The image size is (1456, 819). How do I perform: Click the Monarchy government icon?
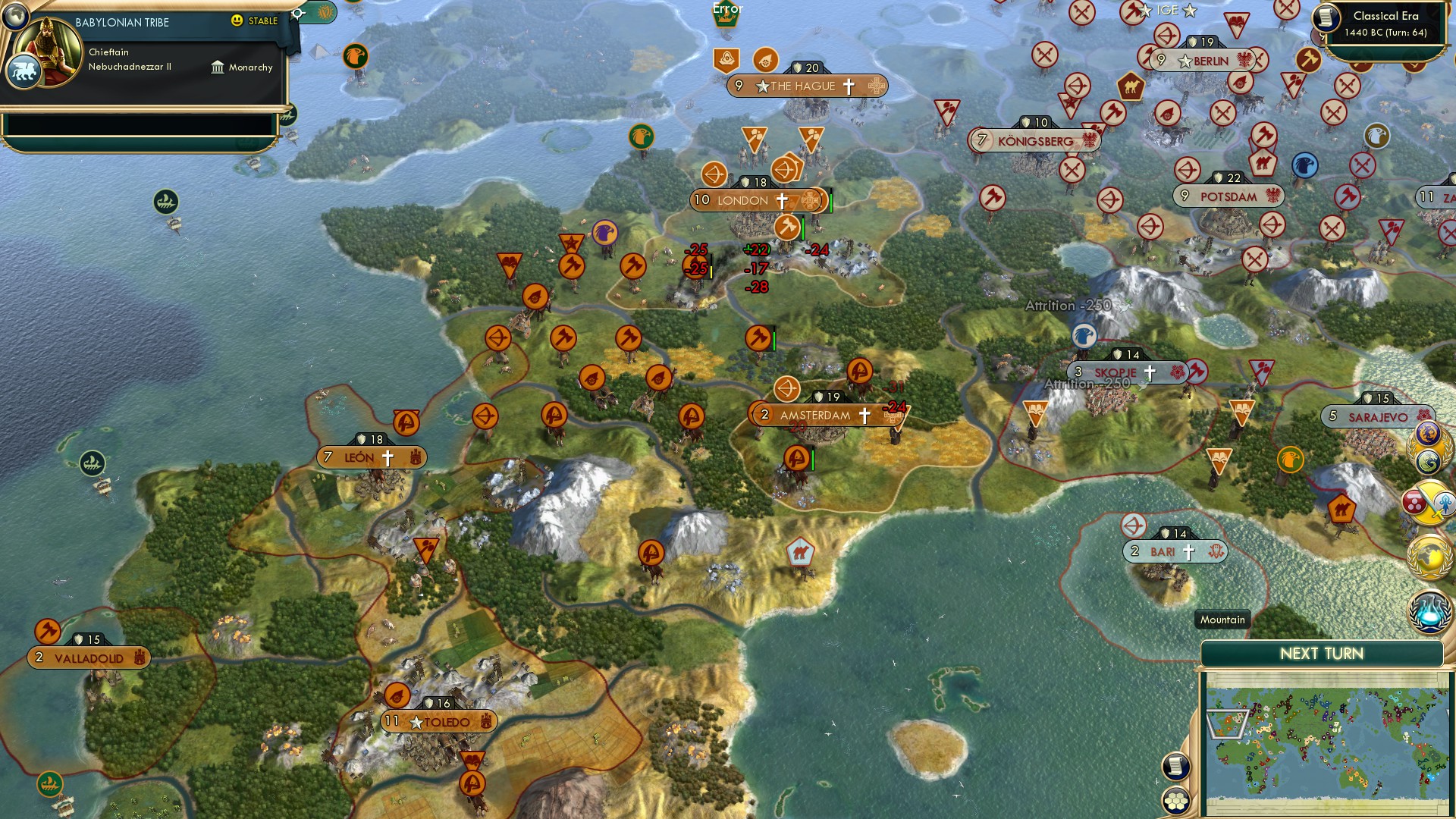219,67
